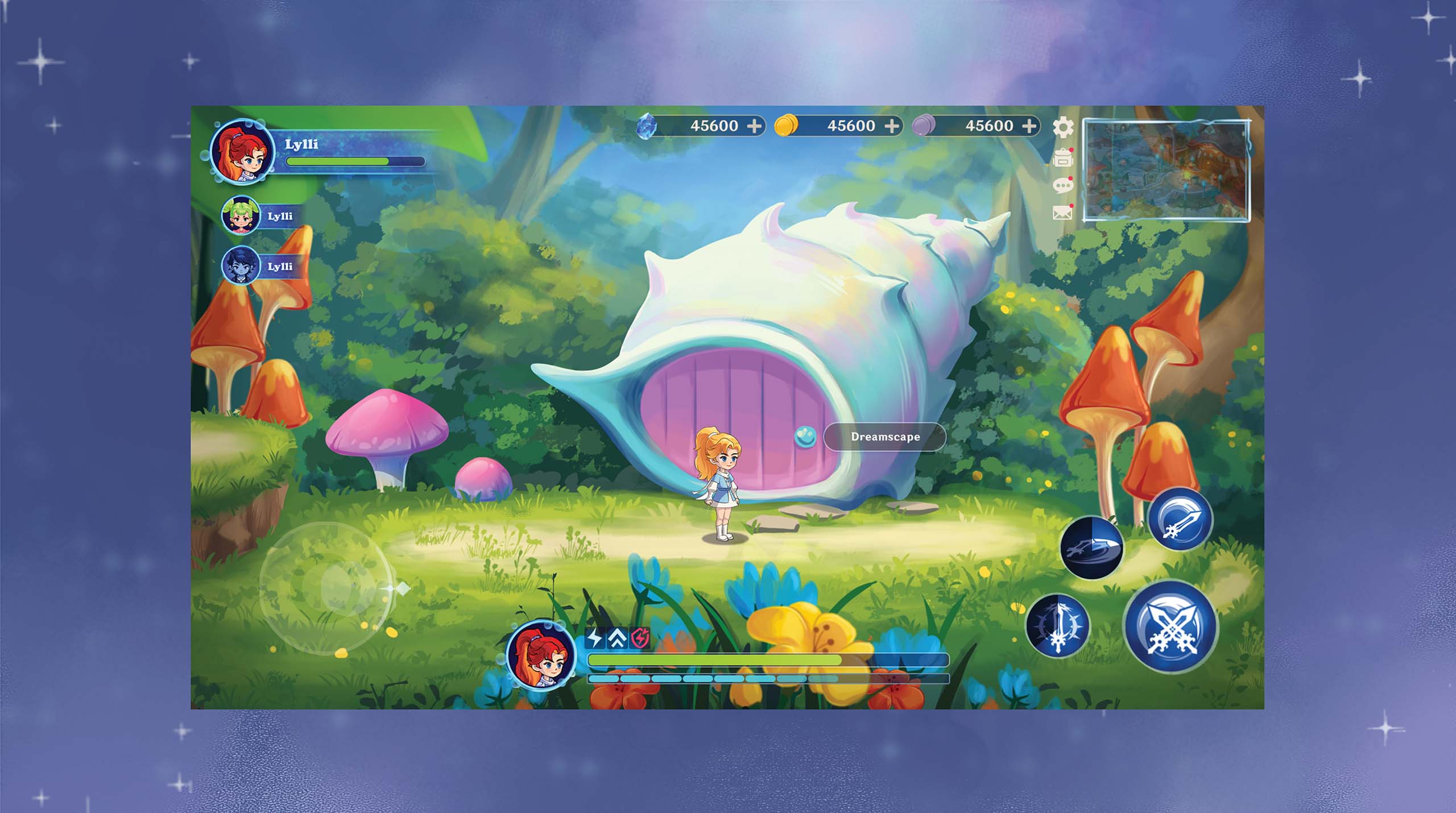The width and height of the screenshot is (1456, 813).
Task: Trigger the dark dash skill on cooldown
Action: pyautogui.click(x=1092, y=548)
